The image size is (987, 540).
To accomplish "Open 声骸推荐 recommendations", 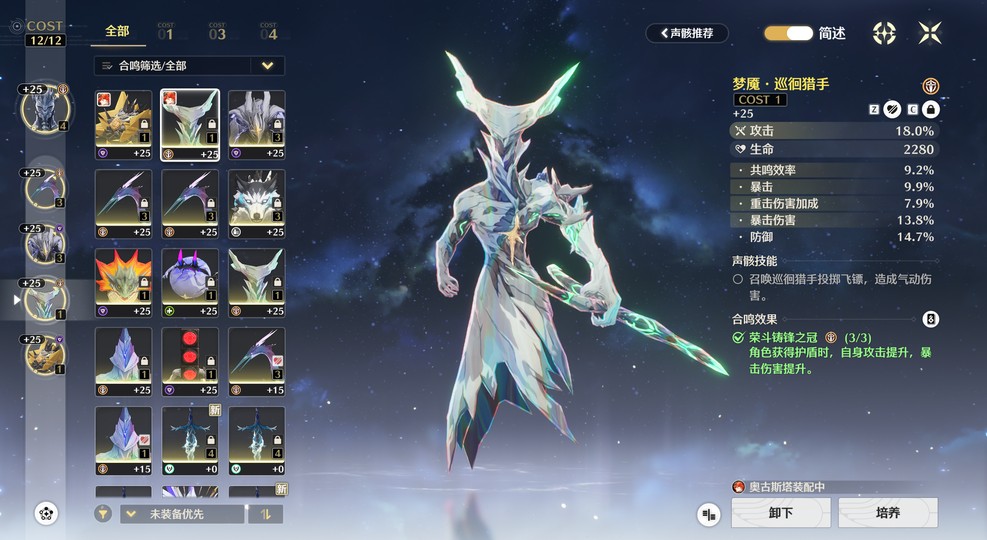I will click(686, 33).
